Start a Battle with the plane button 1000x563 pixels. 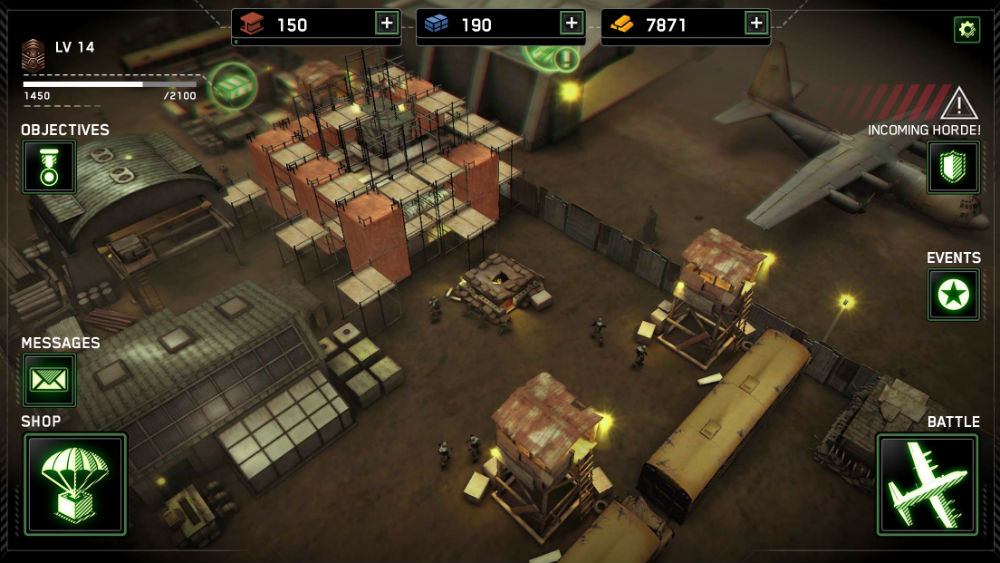coord(926,484)
